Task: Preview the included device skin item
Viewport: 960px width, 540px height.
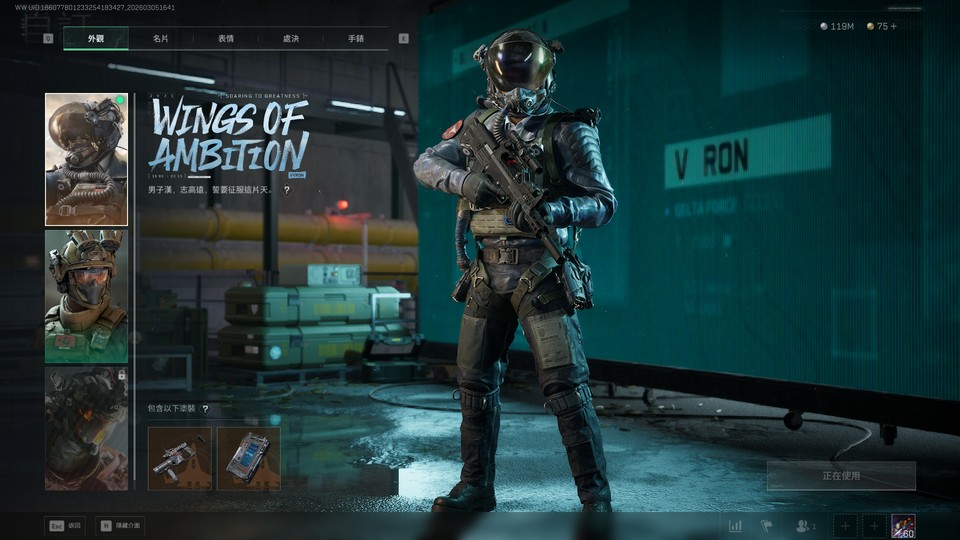Action: coord(249,458)
